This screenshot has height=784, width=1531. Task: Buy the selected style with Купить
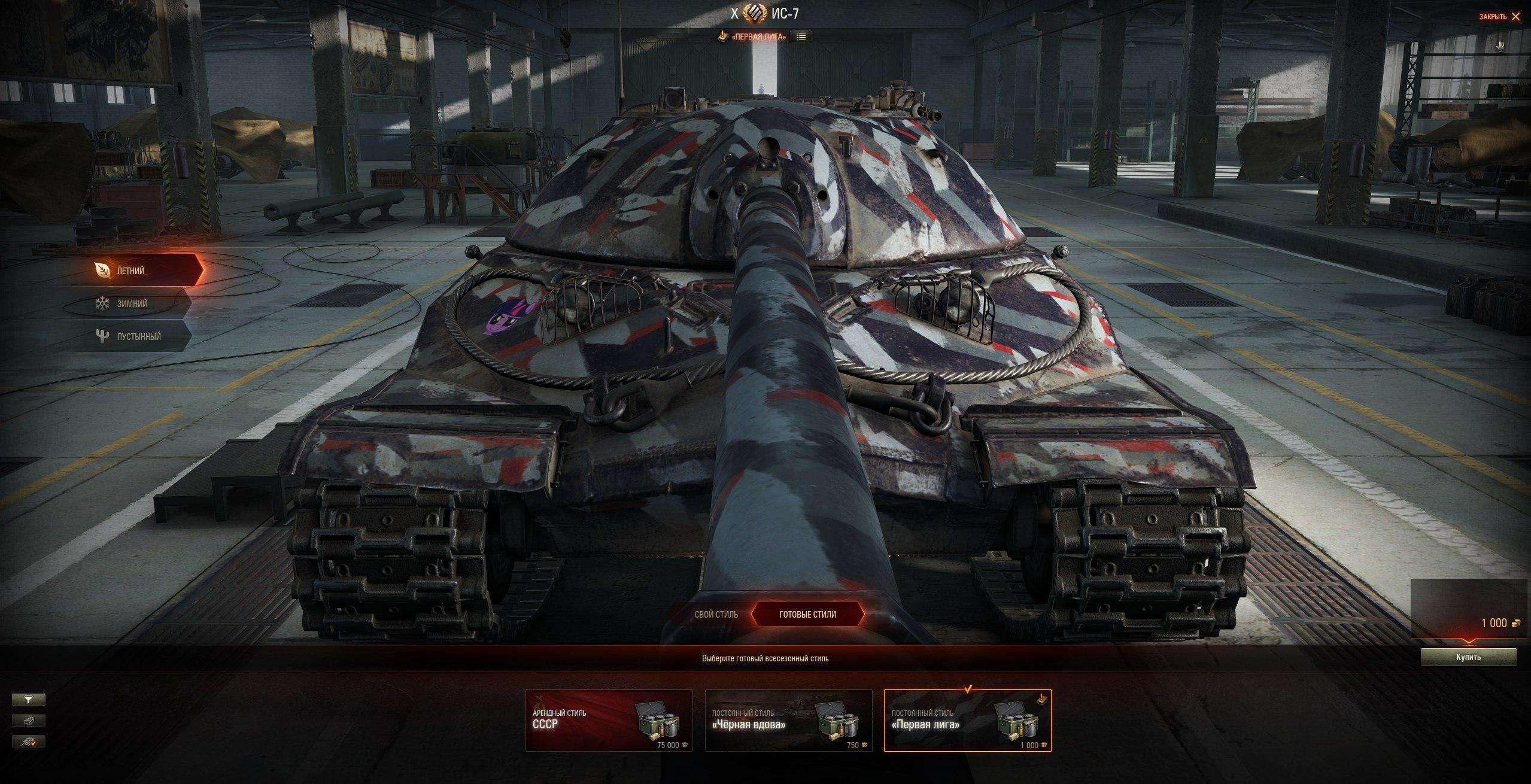click(1468, 657)
